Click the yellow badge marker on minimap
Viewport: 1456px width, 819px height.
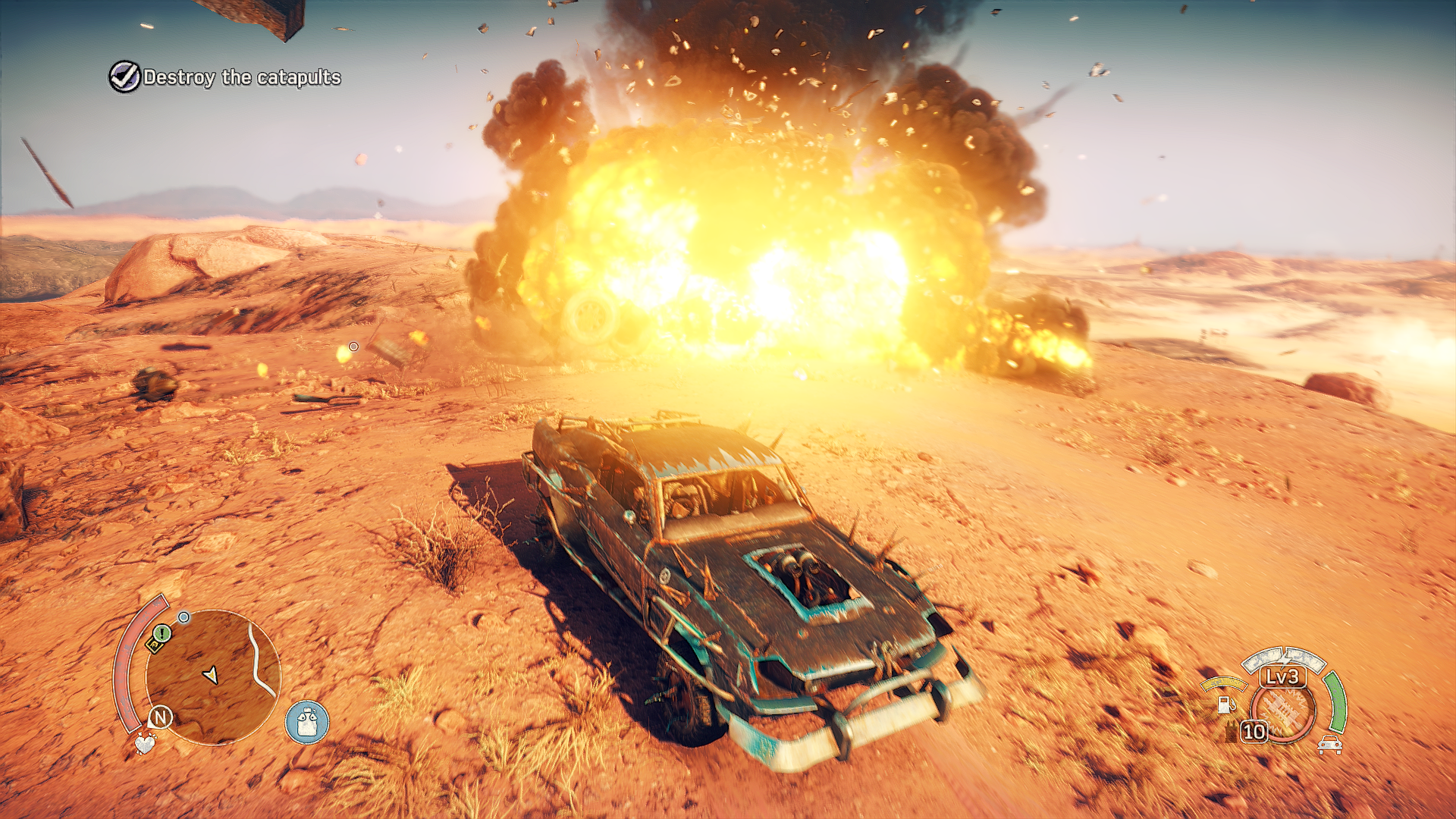coord(154,645)
